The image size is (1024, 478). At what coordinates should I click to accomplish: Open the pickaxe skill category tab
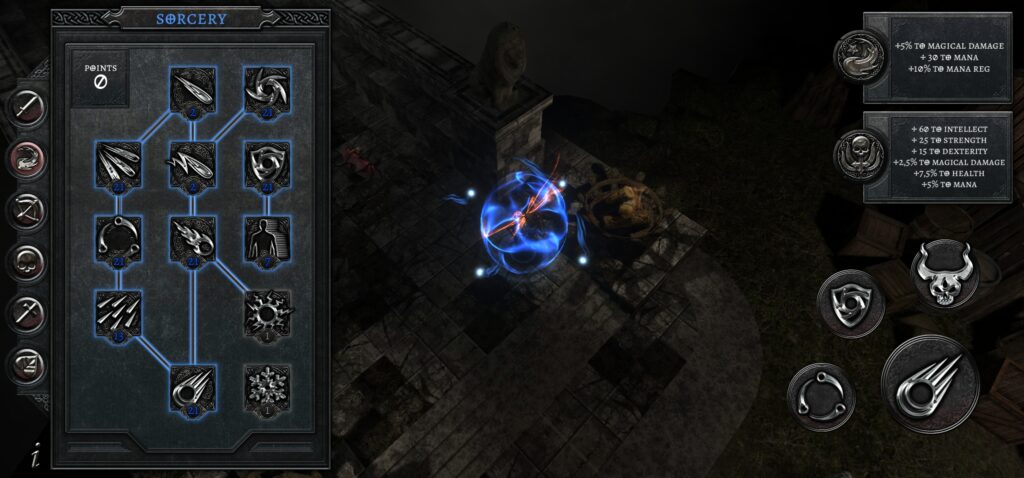(27, 314)
